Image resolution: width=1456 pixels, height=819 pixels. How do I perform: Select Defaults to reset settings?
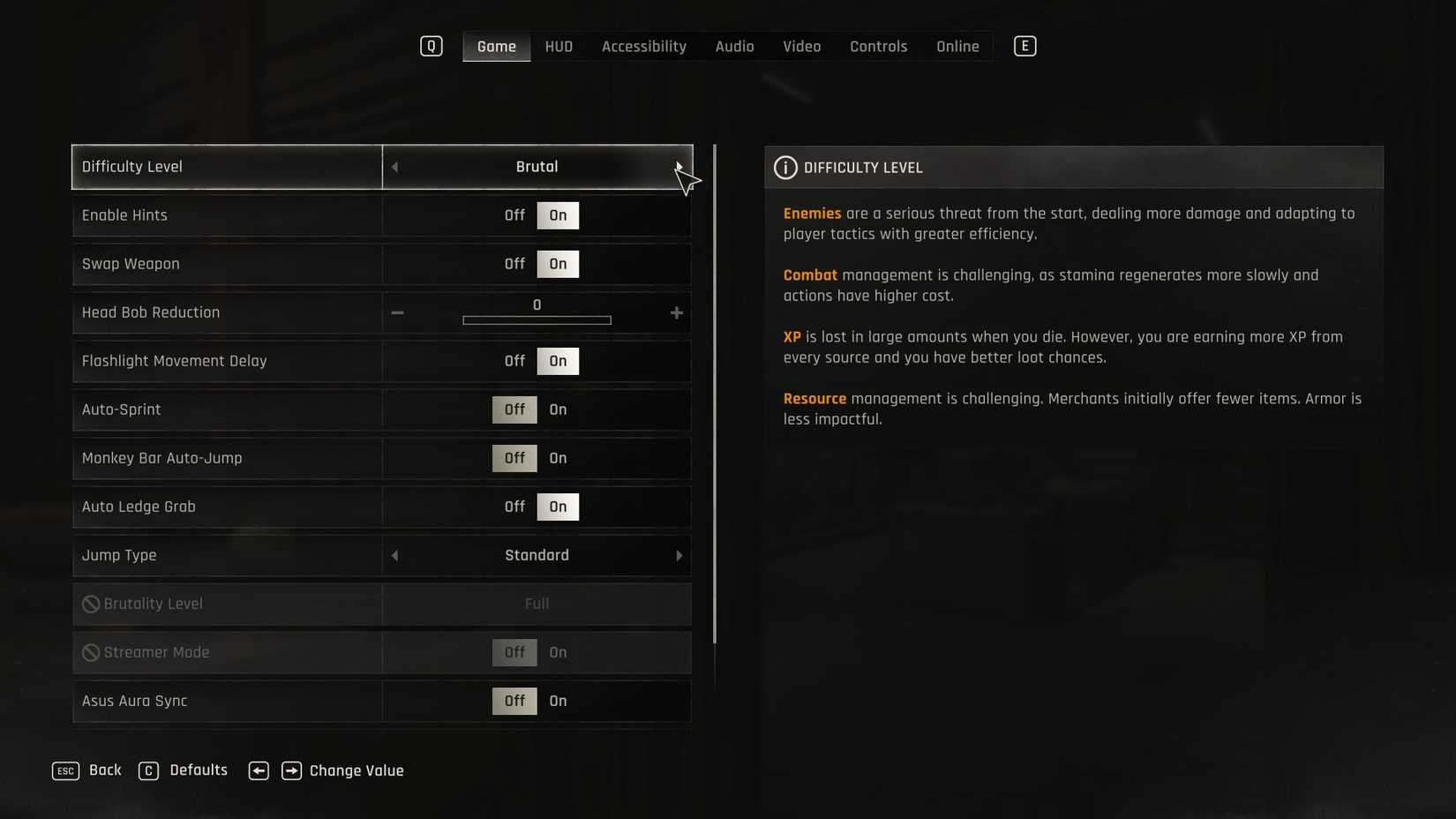coord(198,770)
